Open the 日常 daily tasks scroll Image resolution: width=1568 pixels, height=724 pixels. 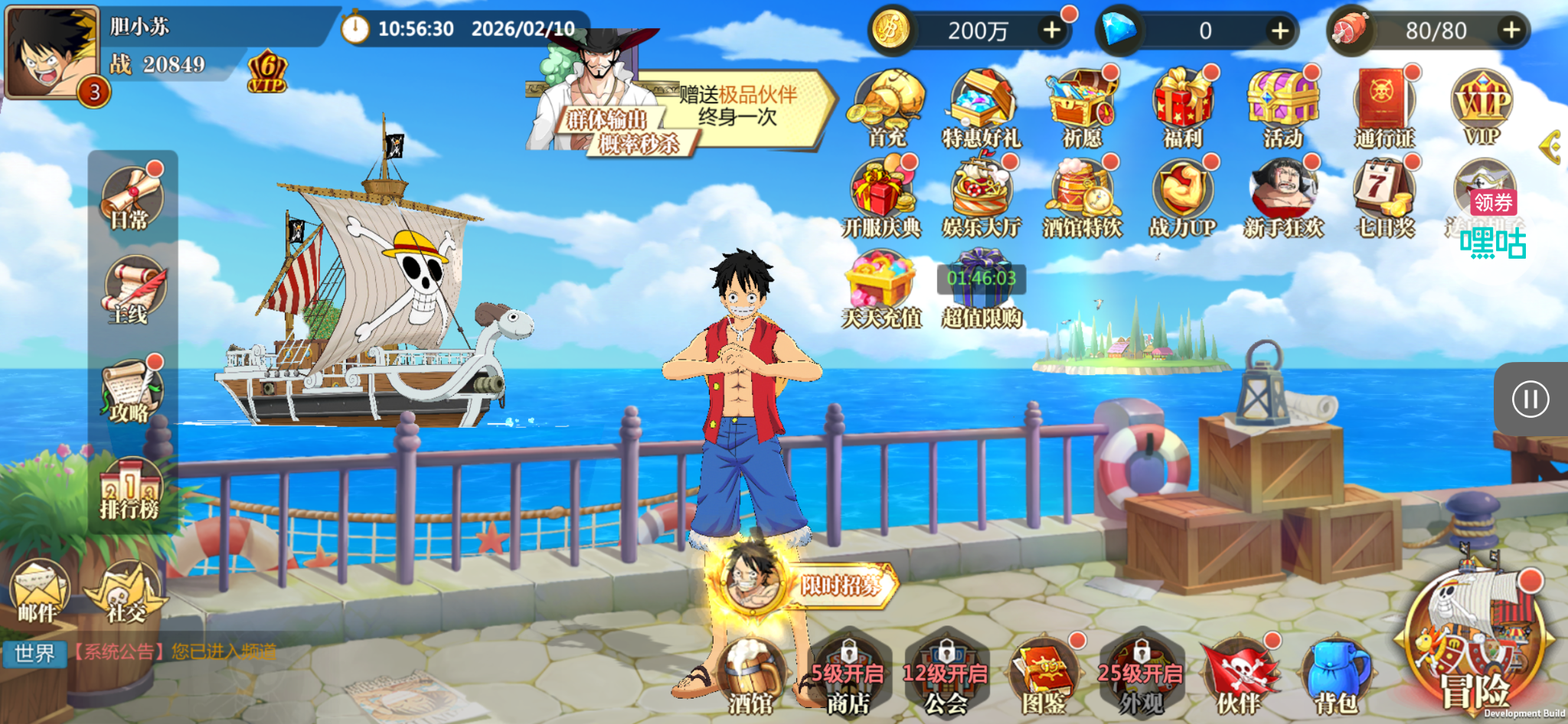click(x=131, y=198)
